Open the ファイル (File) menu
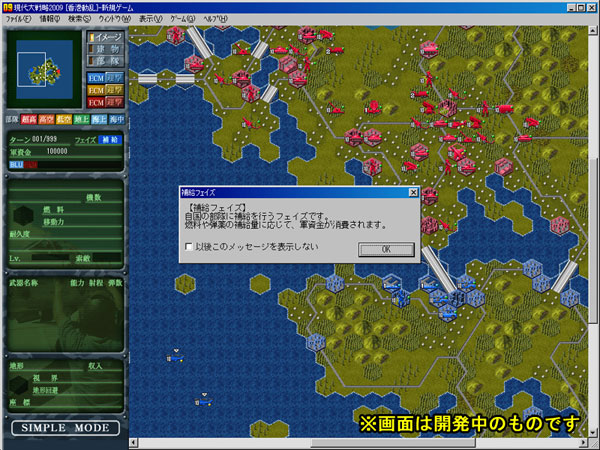The width and height of the screenshot is (600, 450). [x=19, y=19]
